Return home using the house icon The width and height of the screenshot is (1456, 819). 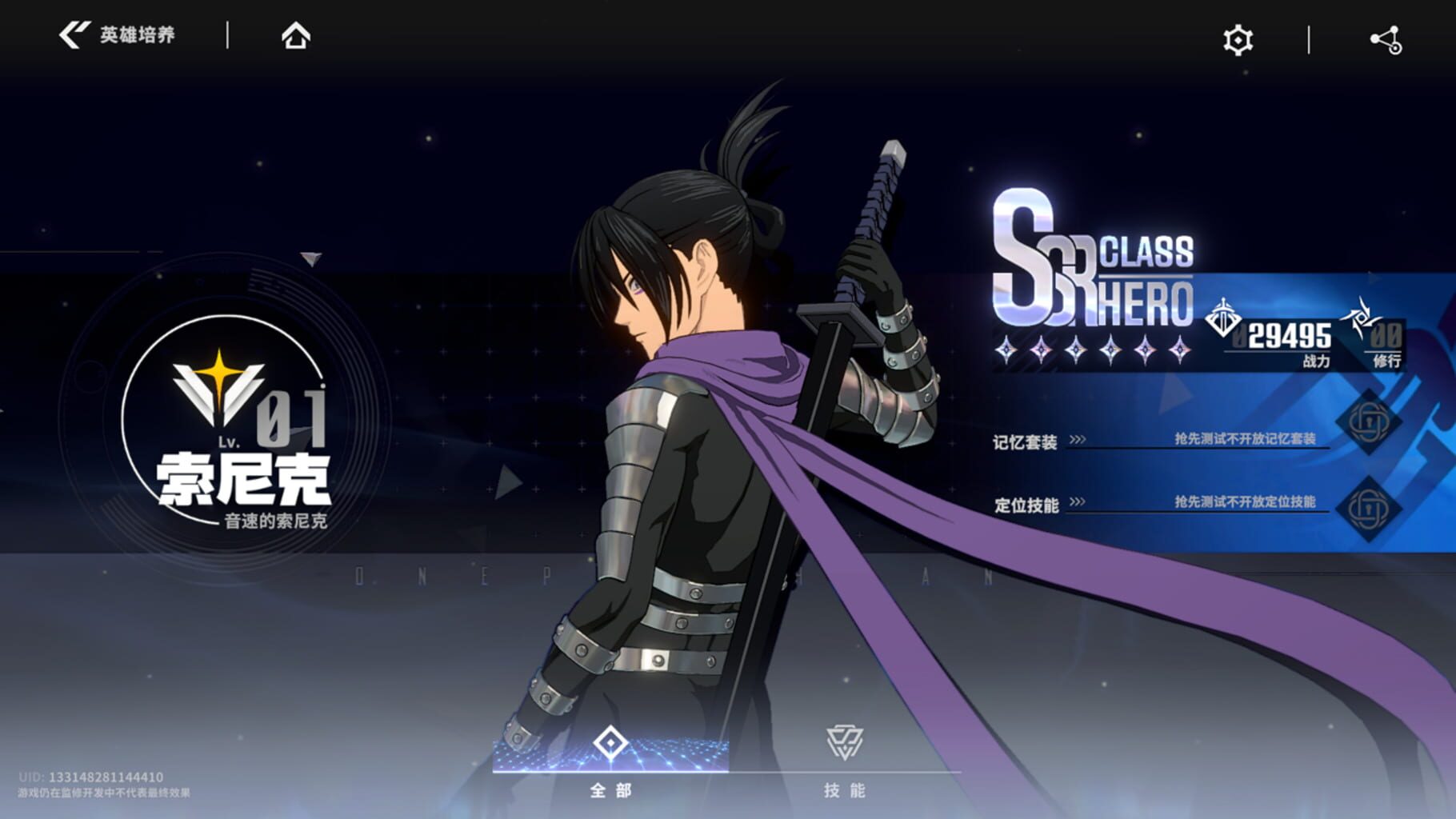click(x=297, y=36)
